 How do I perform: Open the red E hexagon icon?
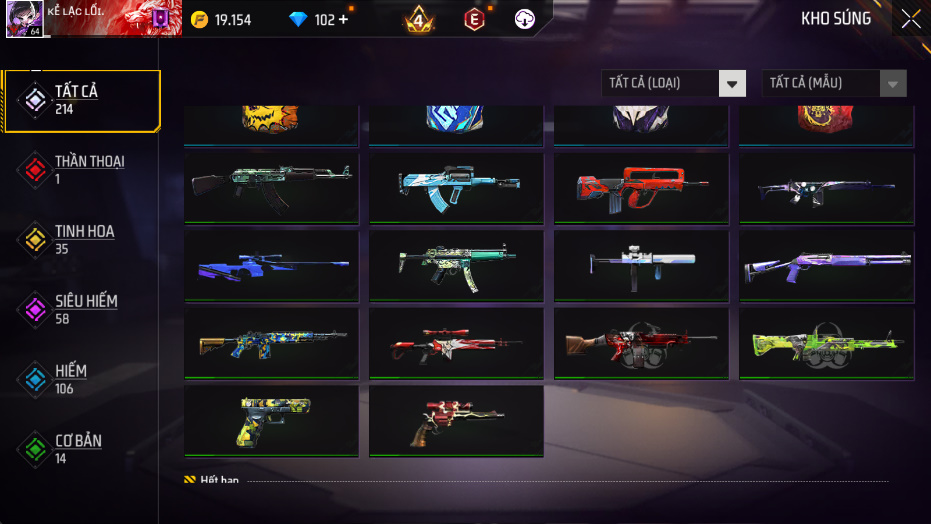pyautogui.click(x=474, y=20)
